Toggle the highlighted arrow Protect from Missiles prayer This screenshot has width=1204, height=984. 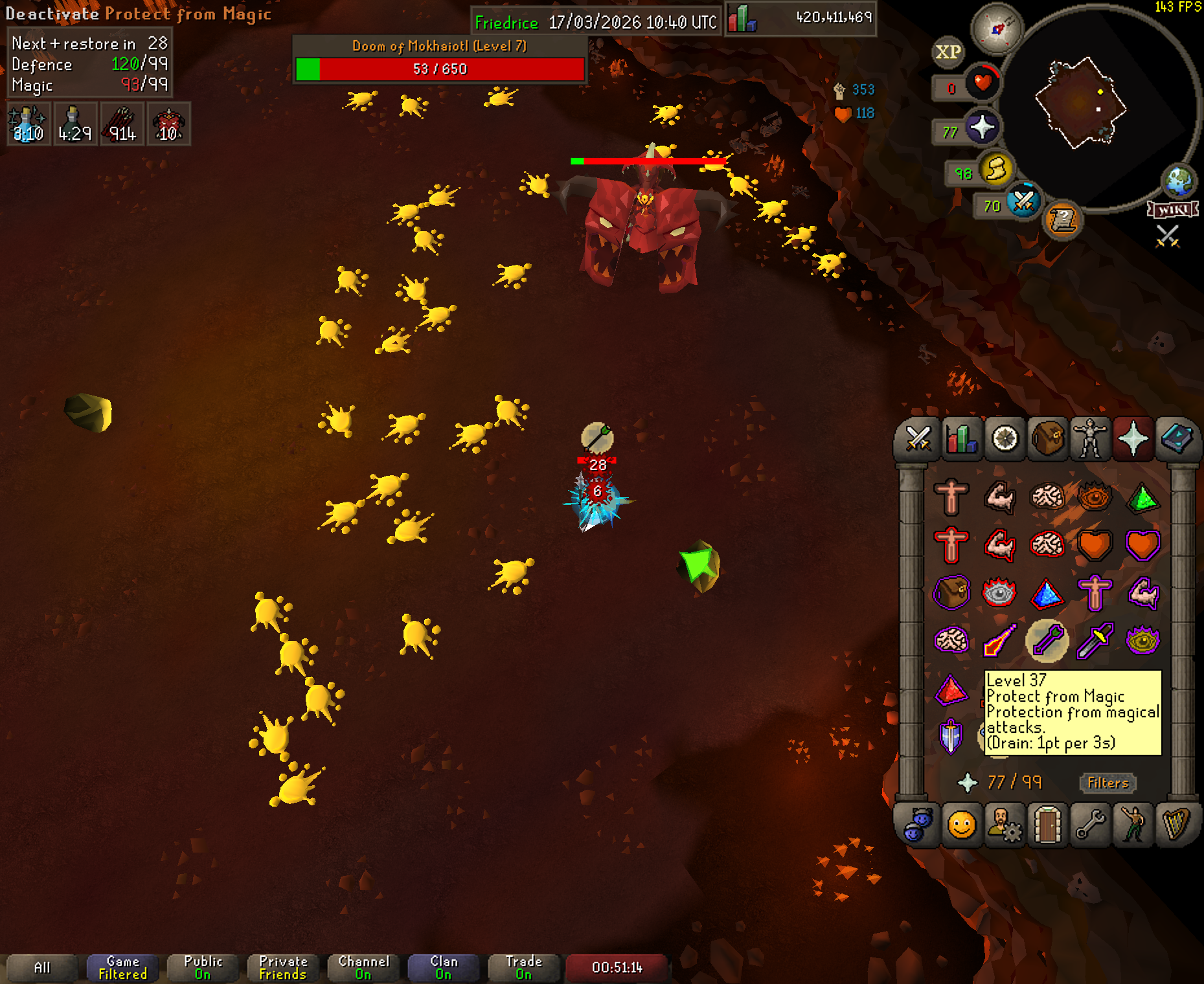tap(1047, 640)
